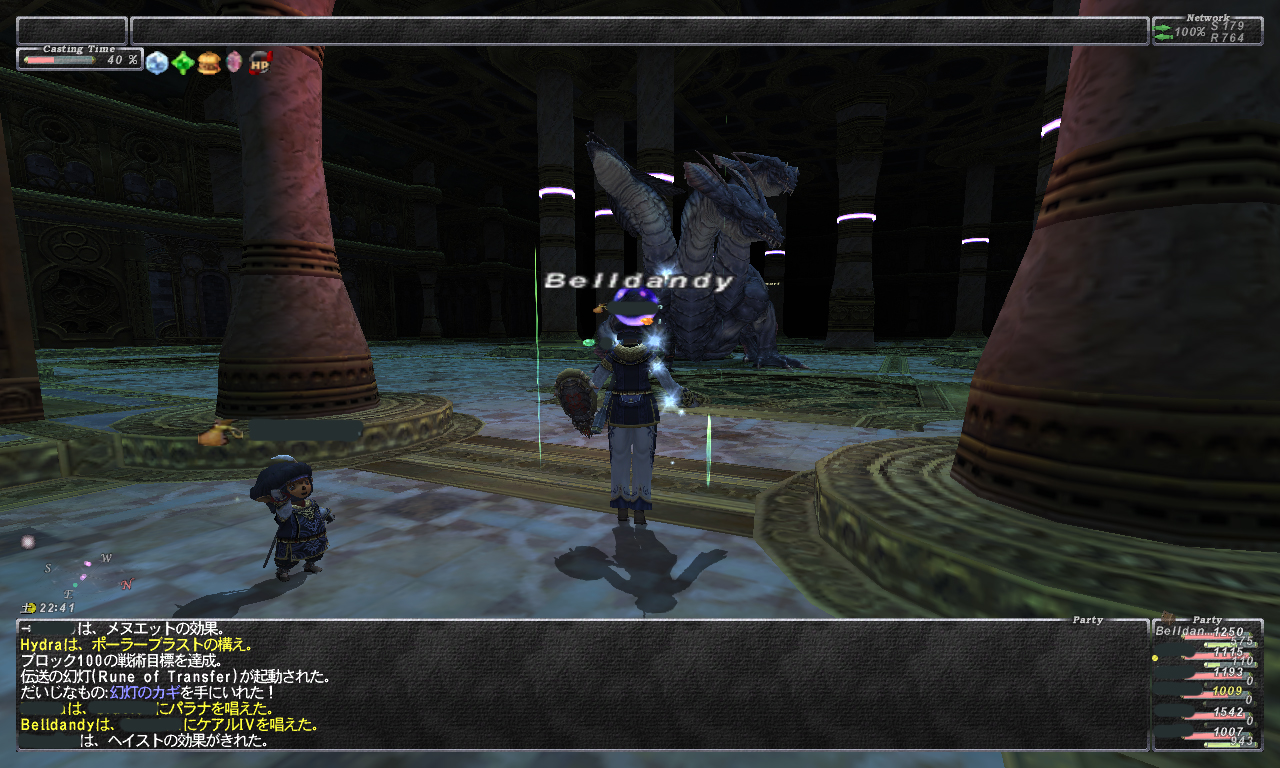Click the HP status effect icon
This screenshot has width=1280, height=768.
[260, 63]
